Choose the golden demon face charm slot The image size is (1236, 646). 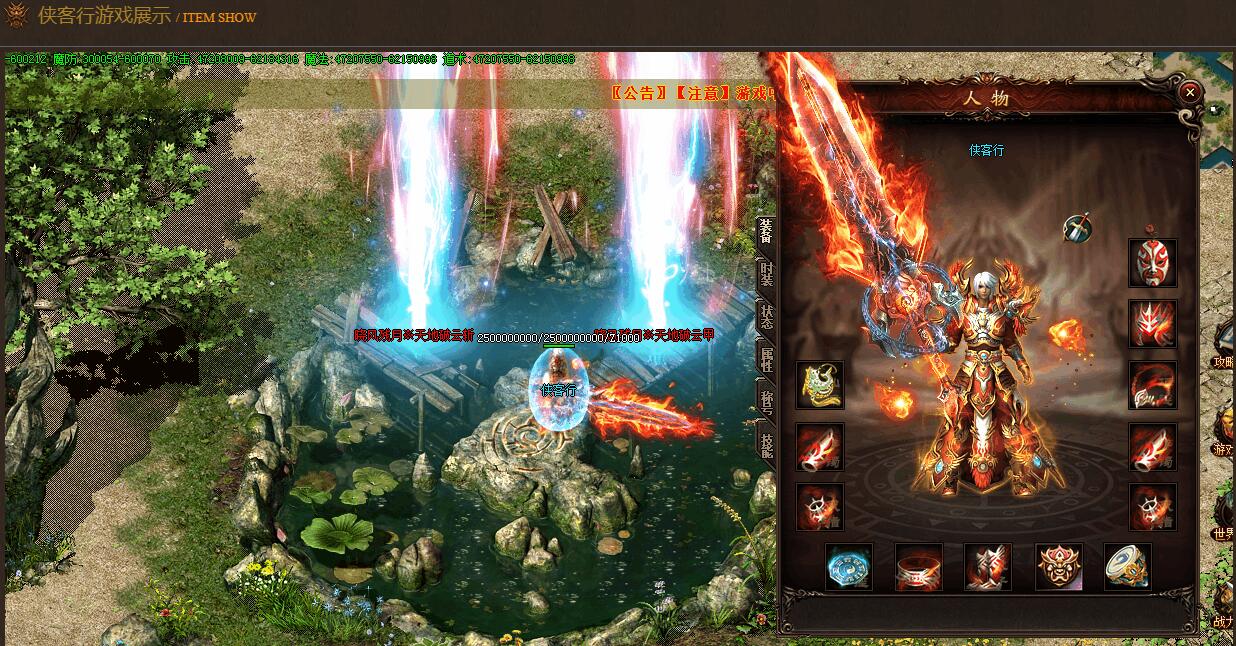pyautogui.click(x=1058, y=567)
